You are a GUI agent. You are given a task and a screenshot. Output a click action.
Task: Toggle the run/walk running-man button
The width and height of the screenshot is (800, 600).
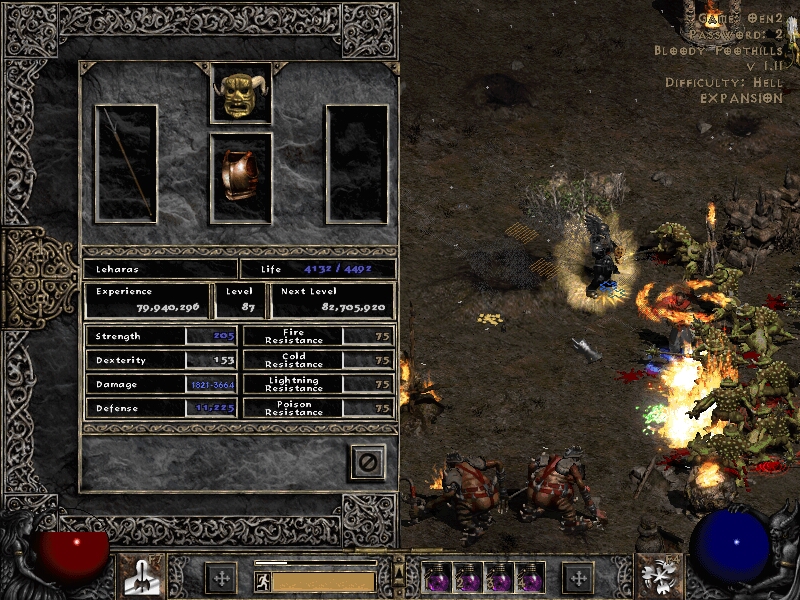(x=262, y=581)
